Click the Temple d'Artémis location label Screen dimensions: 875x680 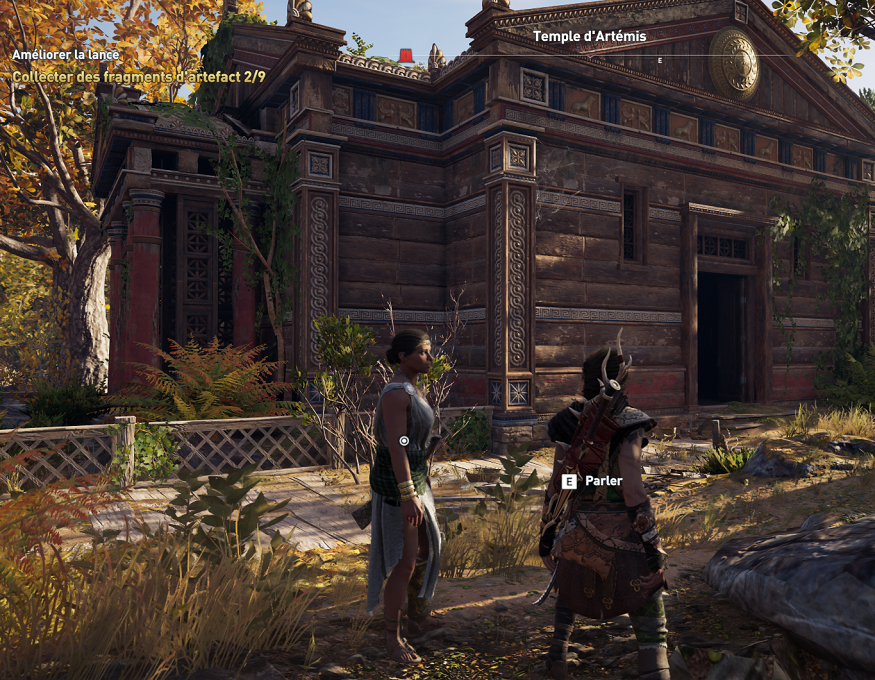(589, 37)
